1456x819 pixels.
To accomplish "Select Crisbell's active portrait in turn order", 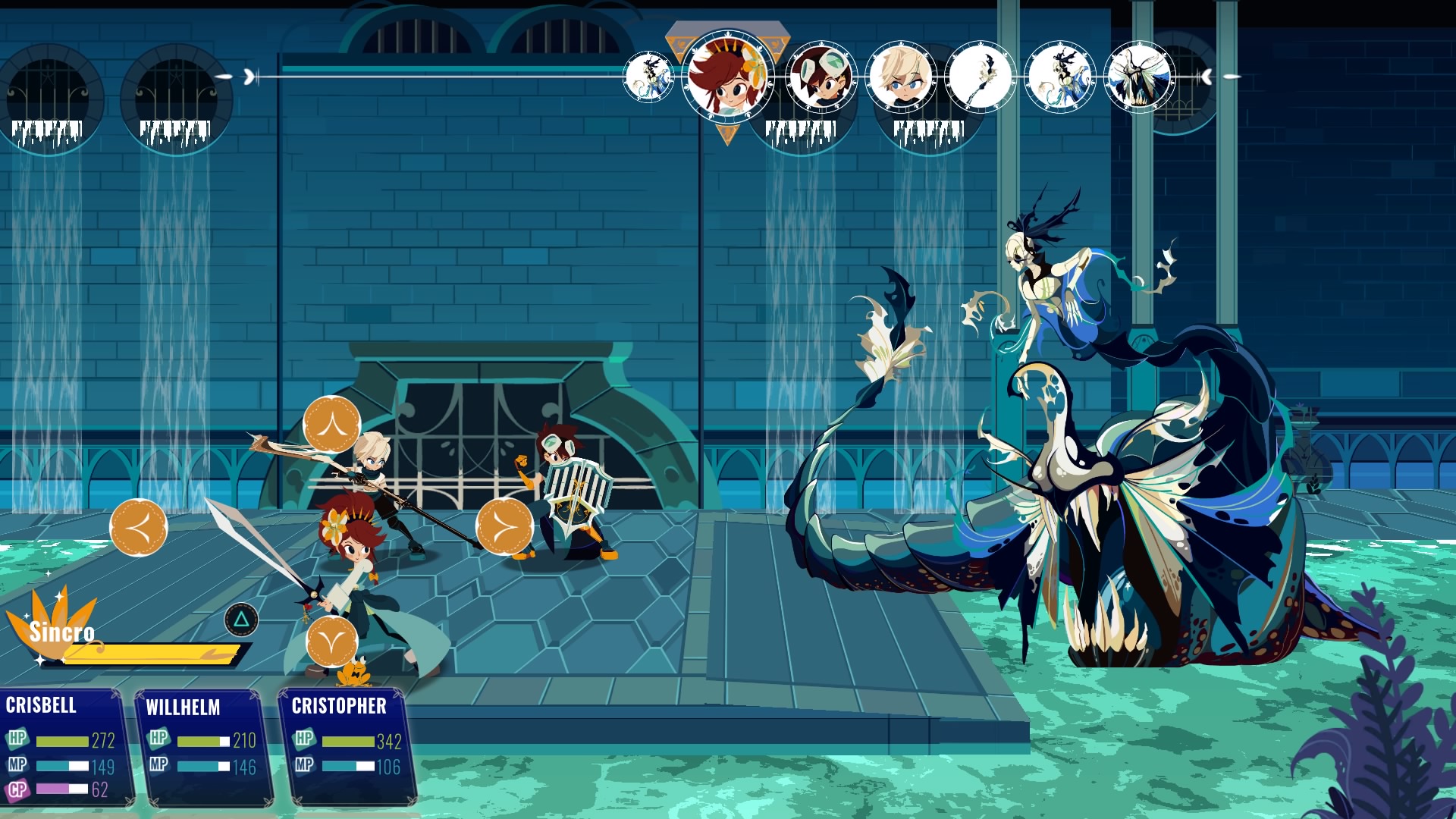I will (x=726, y=77).
